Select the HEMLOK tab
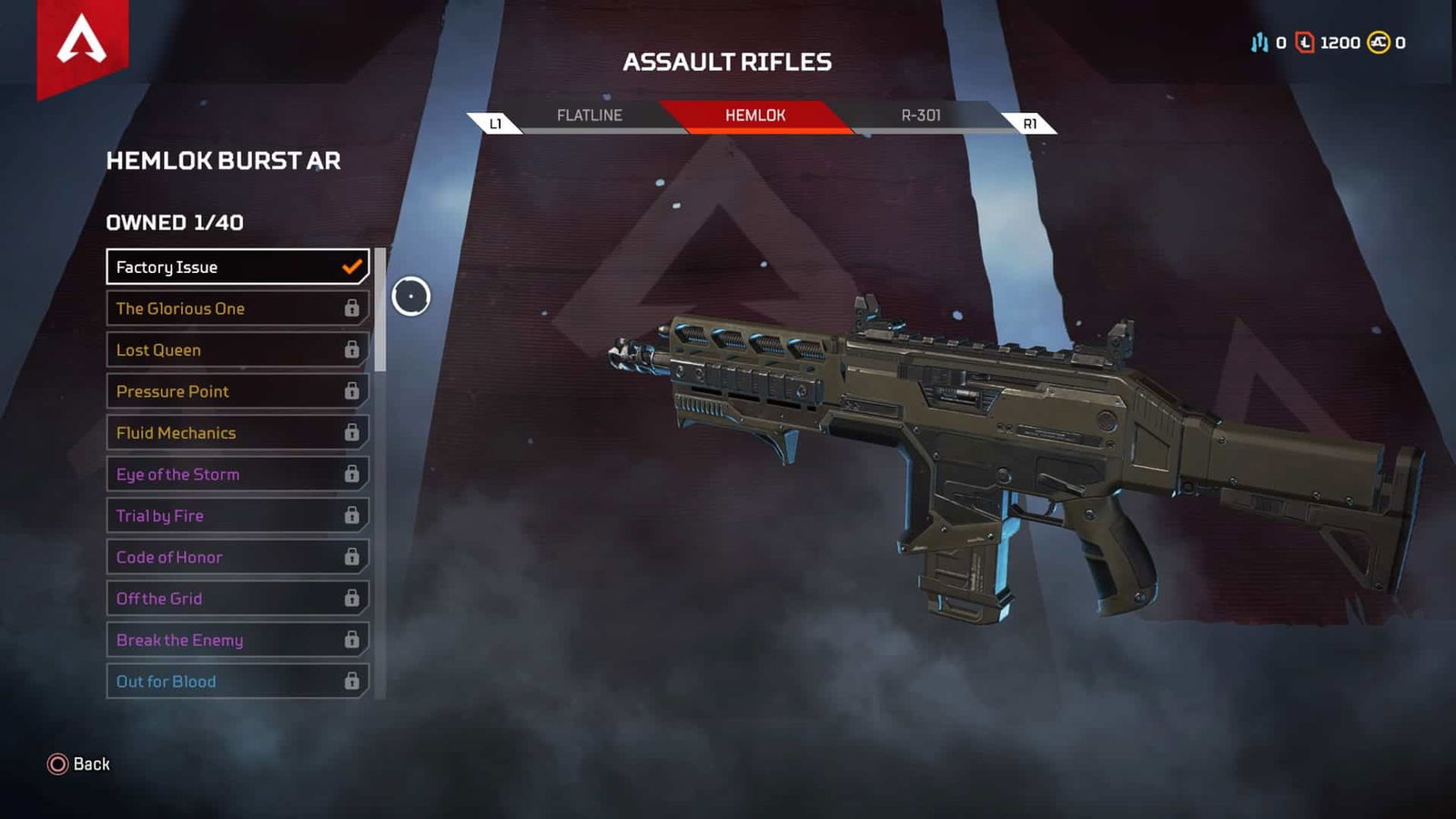This screenshot has height=819, width=1456. click(753, 116)
